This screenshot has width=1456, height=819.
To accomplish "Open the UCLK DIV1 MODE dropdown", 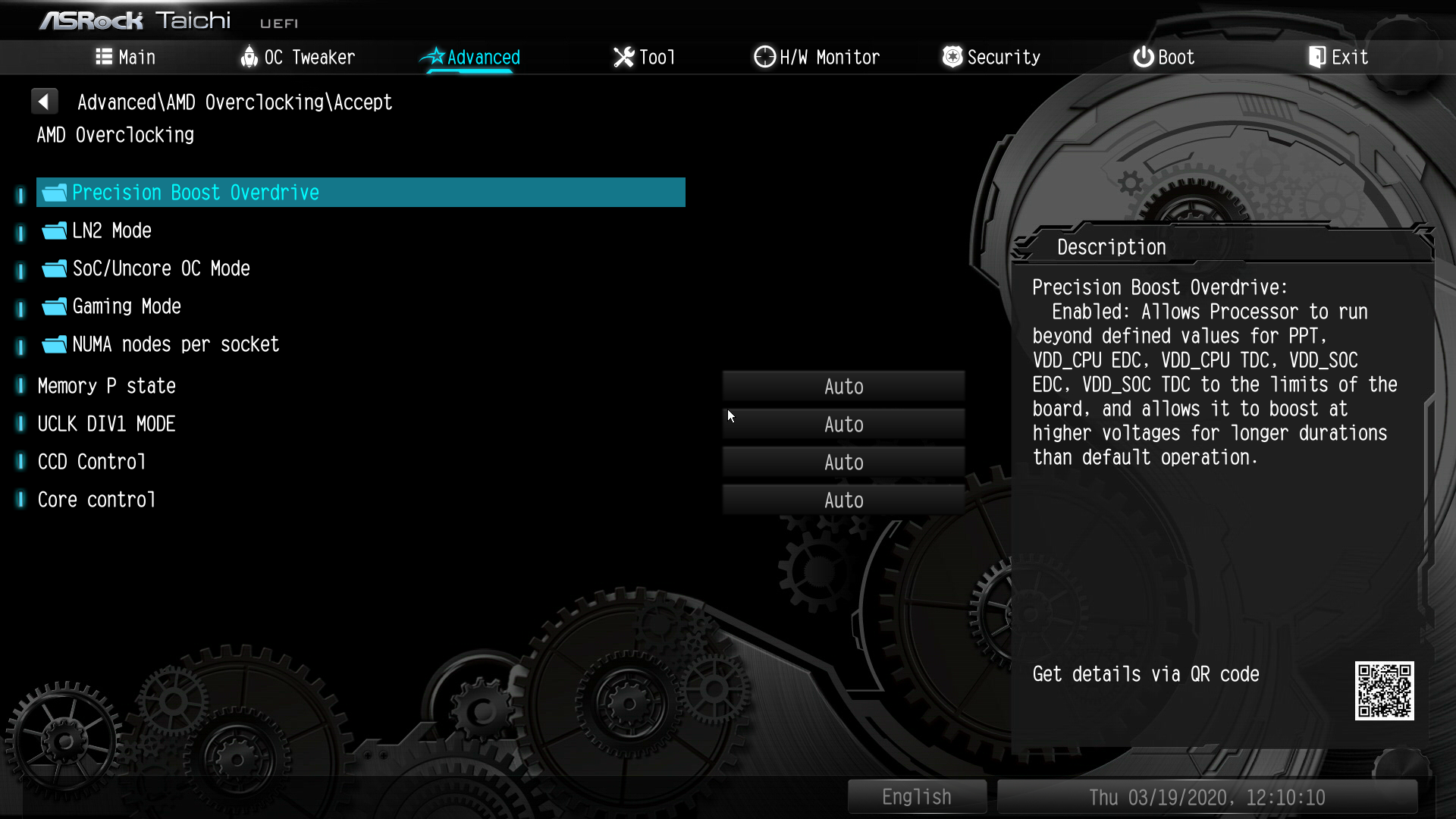I will click(x=843, y=425).
